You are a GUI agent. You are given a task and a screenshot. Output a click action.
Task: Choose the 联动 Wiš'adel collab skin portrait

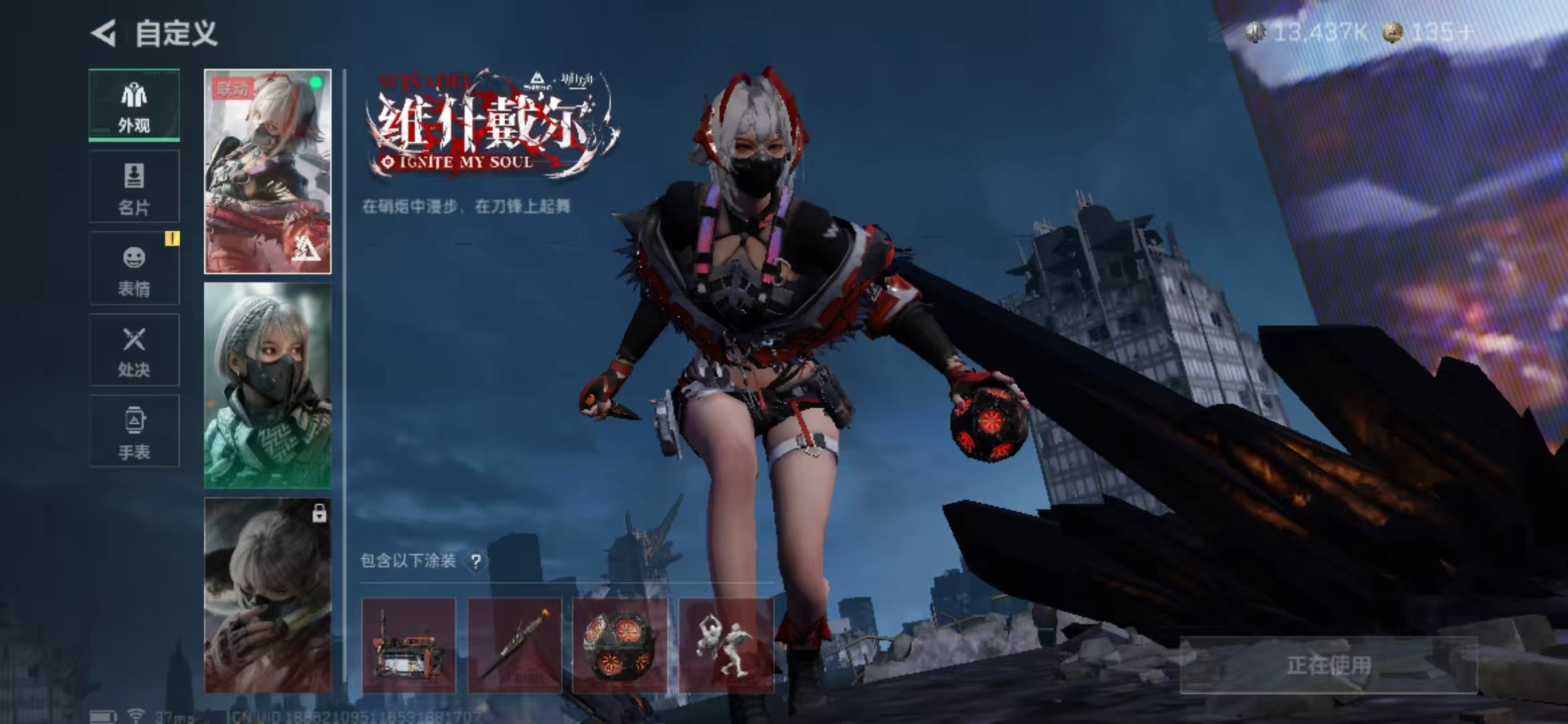click(267, 172)
